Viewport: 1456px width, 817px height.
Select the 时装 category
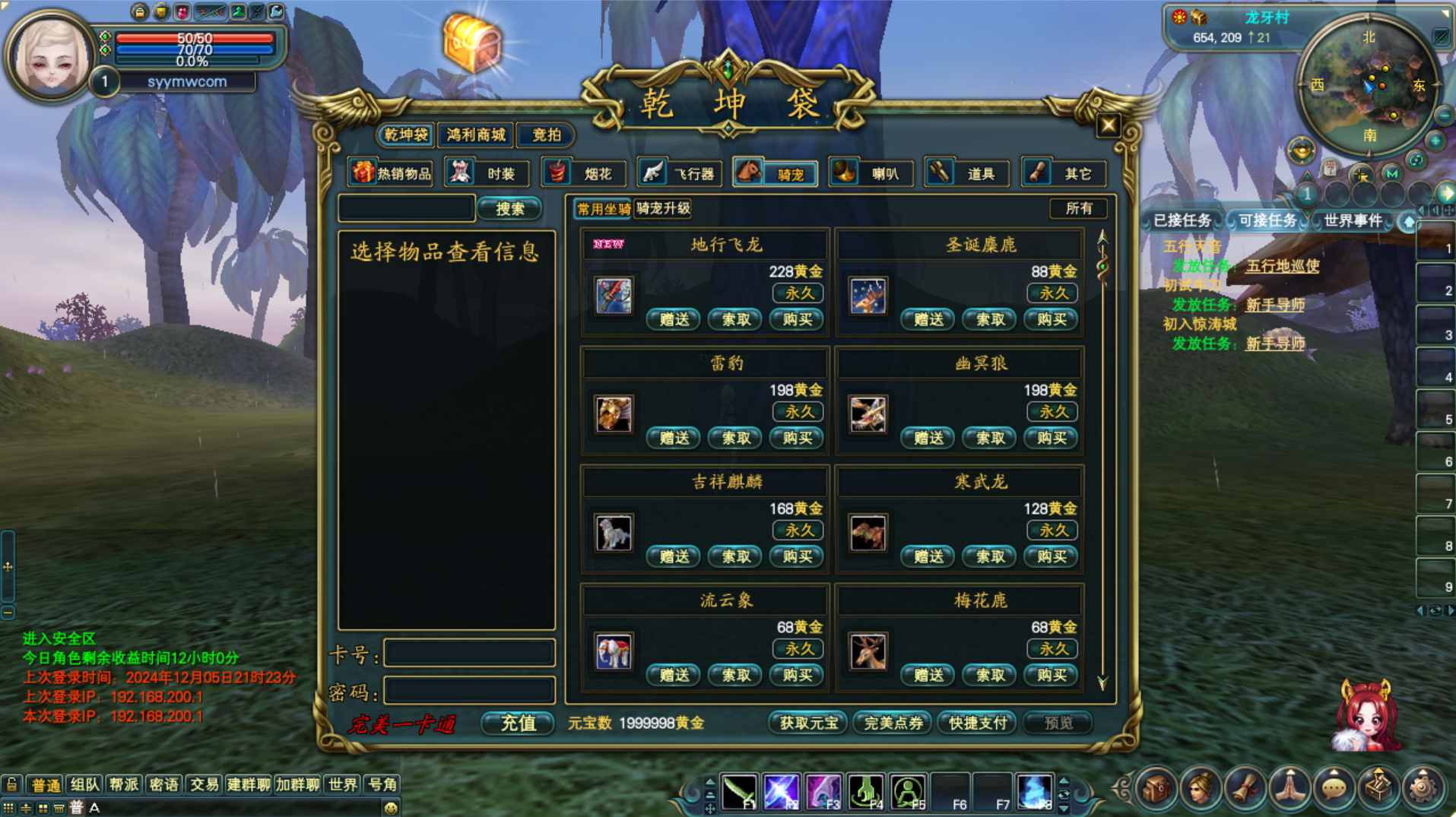tap(487, 173)
